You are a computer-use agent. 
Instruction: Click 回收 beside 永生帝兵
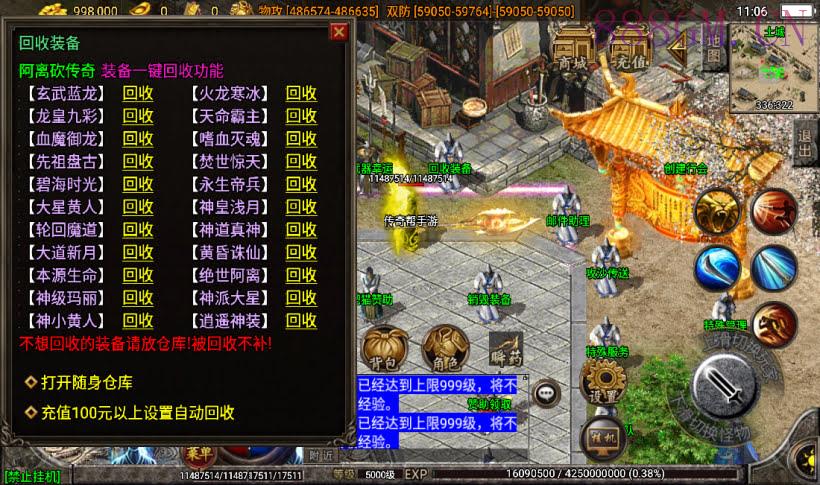click(x=301, y=184)
